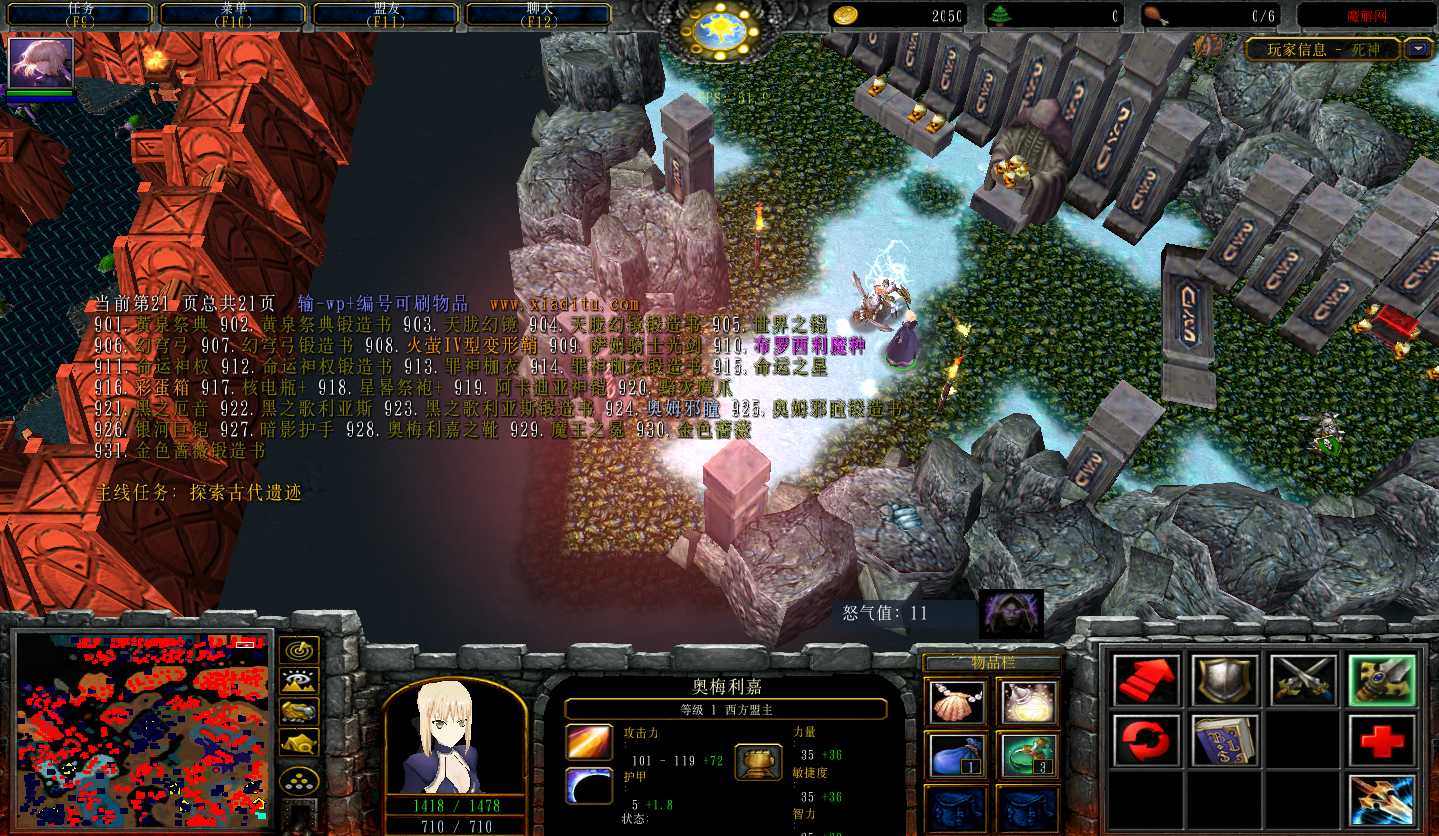
Task: Open the blue spellbook ability
Action: pyautogui.click(x=1224, y=740)
